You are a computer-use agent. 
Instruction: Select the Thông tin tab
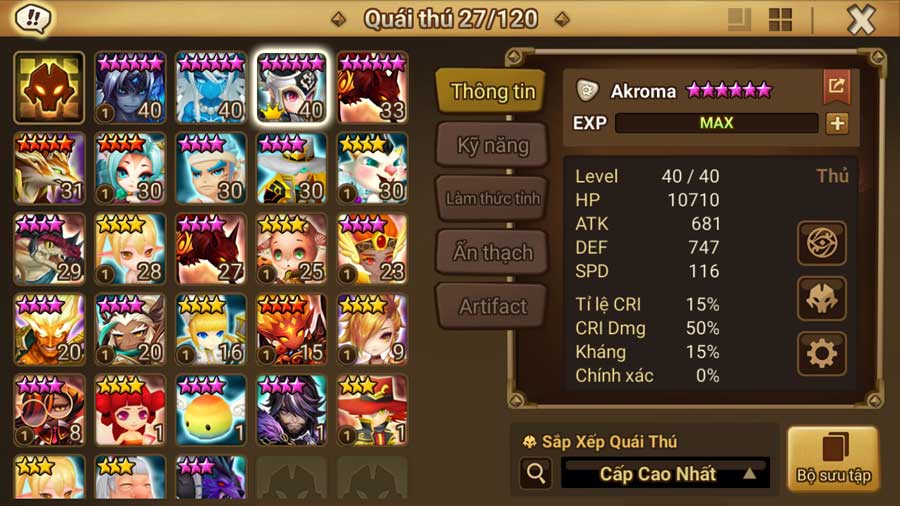point(492,91)
